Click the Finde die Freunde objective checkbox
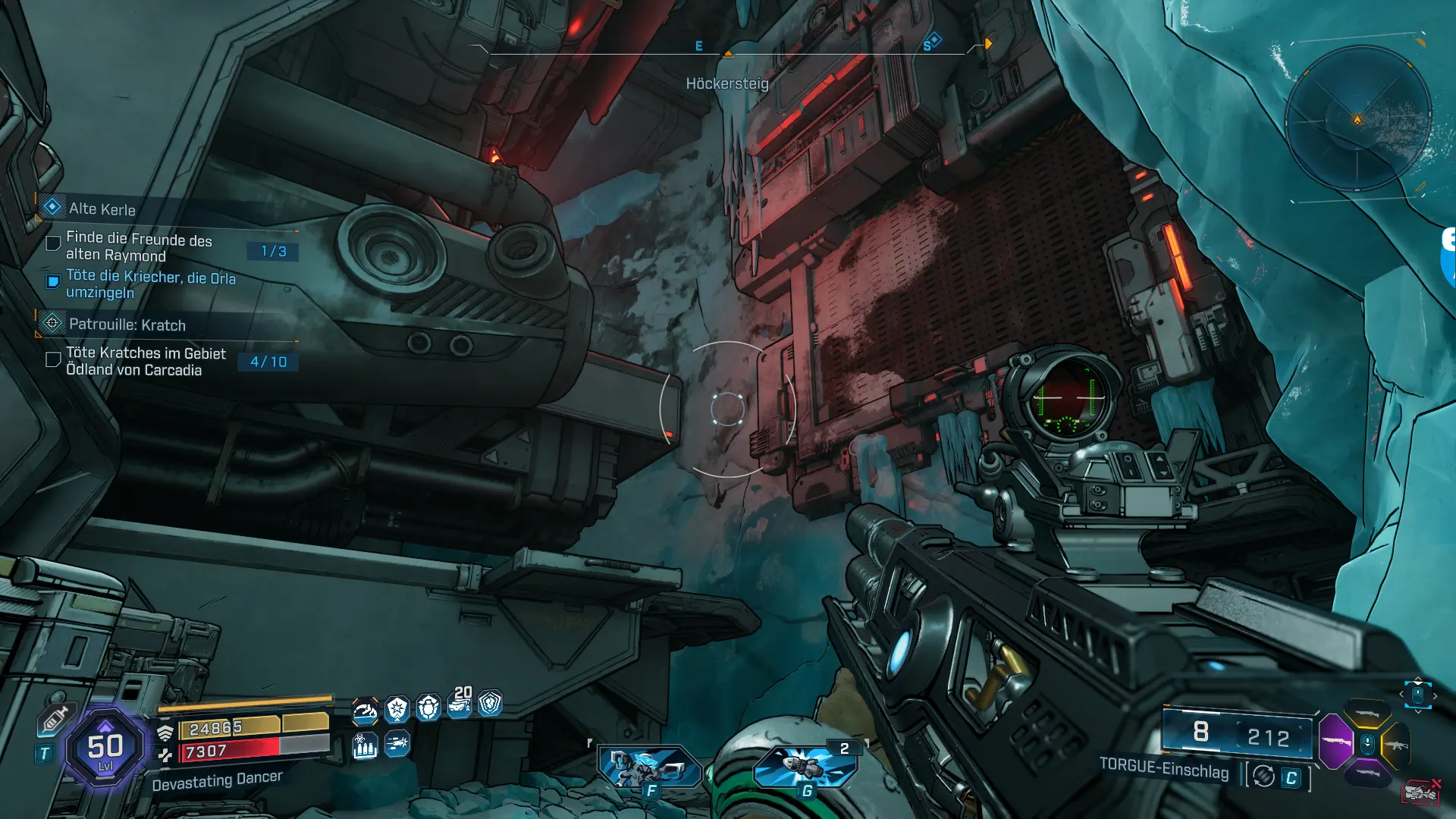 (x=53, y=243)
